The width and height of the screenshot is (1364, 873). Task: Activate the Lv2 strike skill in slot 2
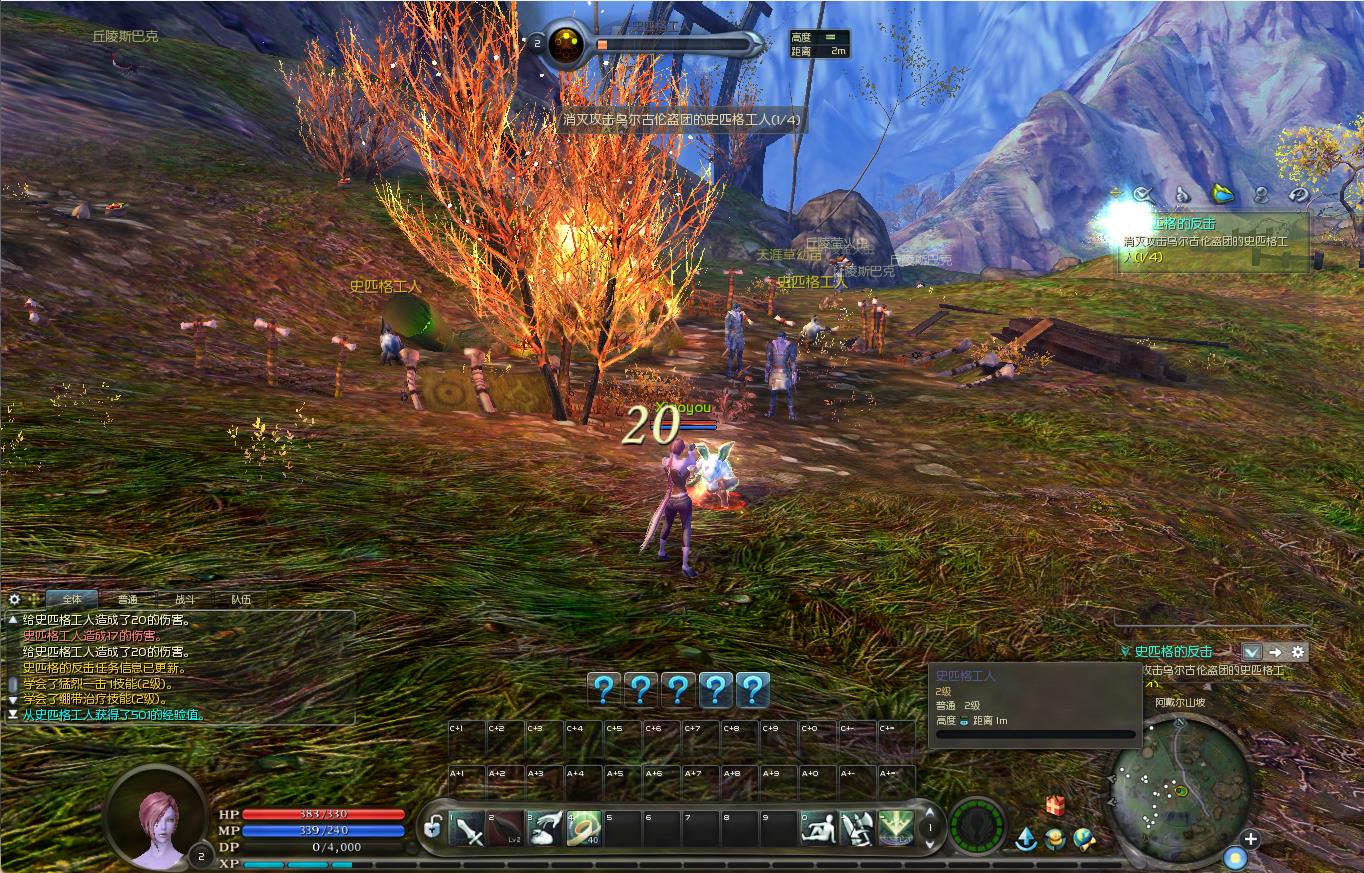pos(506,828)
